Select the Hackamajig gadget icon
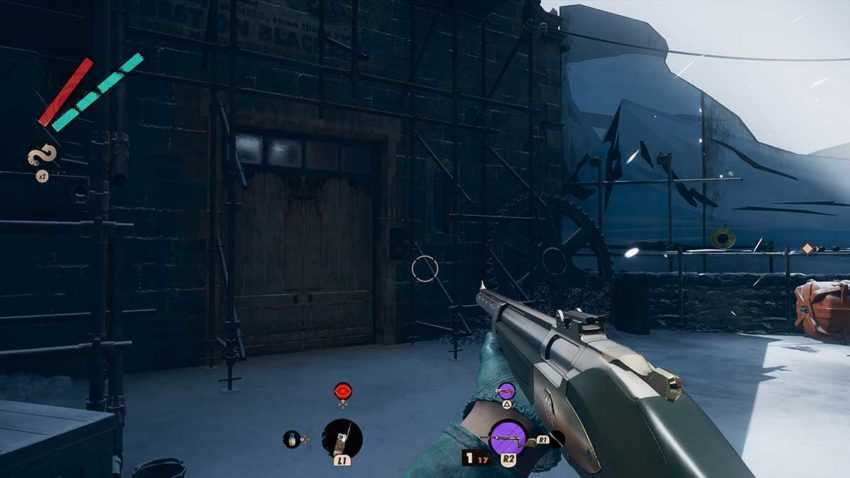850x478 pixels. [x=342, y=438]
